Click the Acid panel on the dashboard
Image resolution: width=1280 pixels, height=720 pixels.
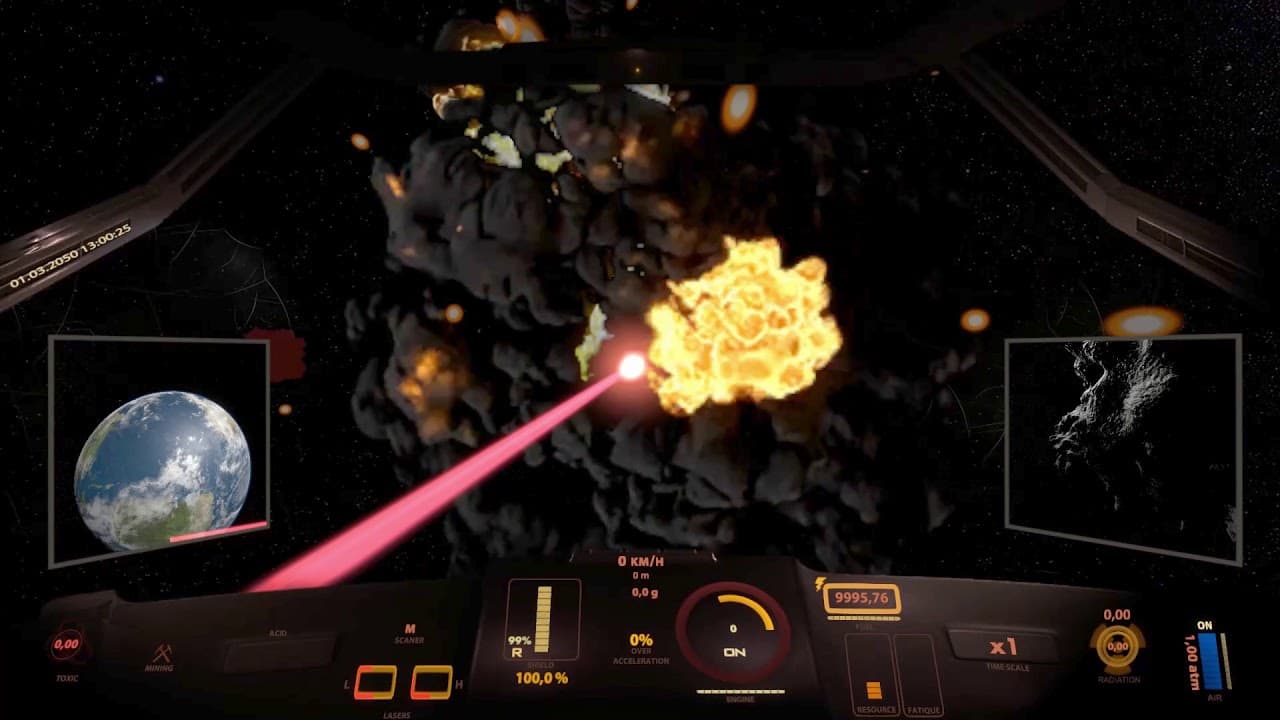279,652
